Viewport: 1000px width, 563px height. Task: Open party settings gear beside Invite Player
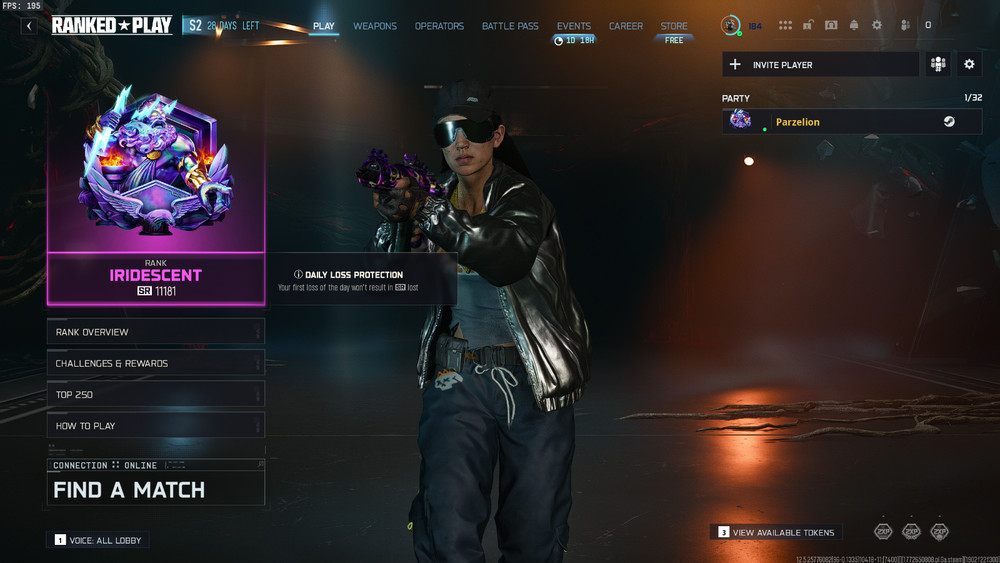(x=969, y=65)
